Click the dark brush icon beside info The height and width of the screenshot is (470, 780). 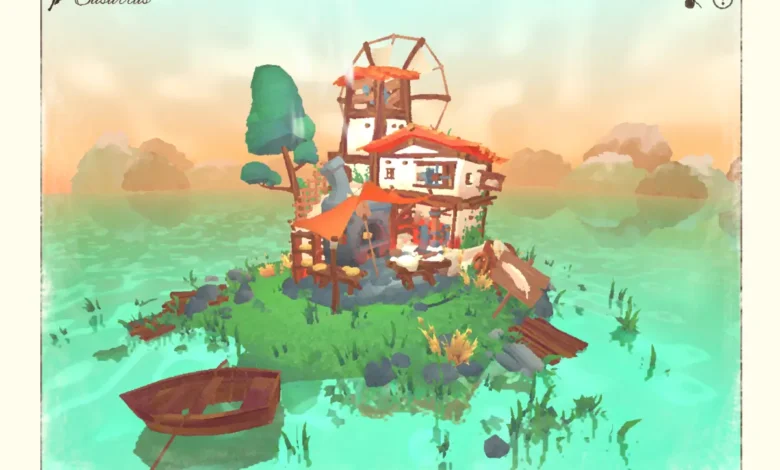(x=692, y=4)
